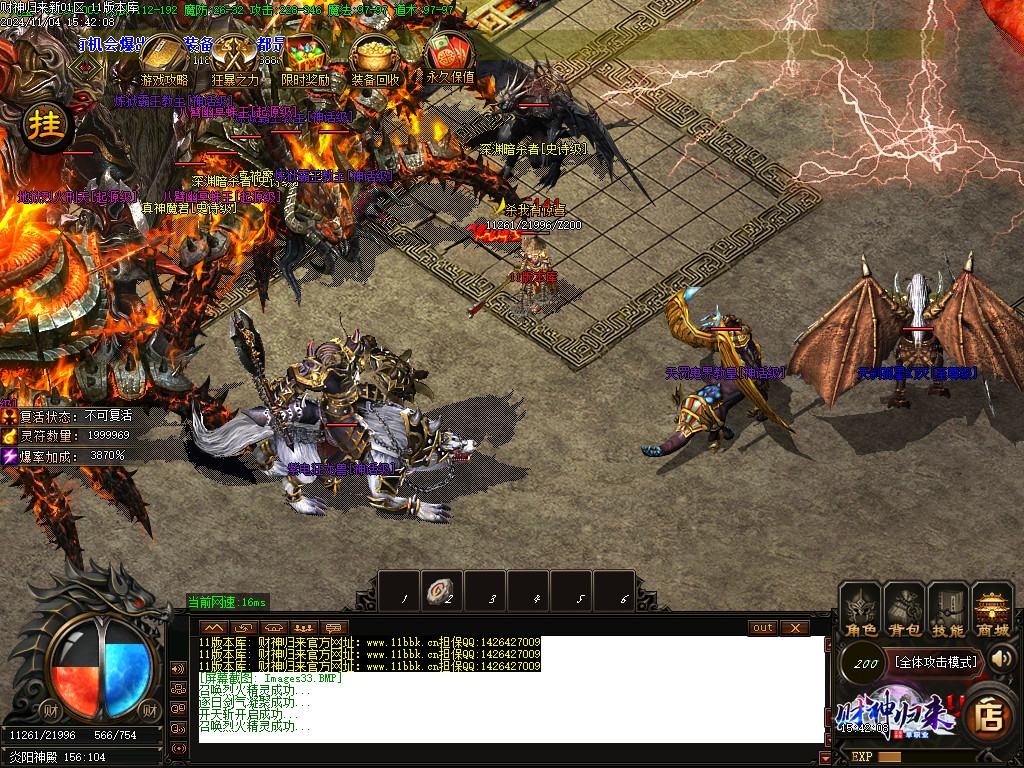Open the 商城 mall shop
This screenshot has width=1024, height=768.
pos(992,611)
